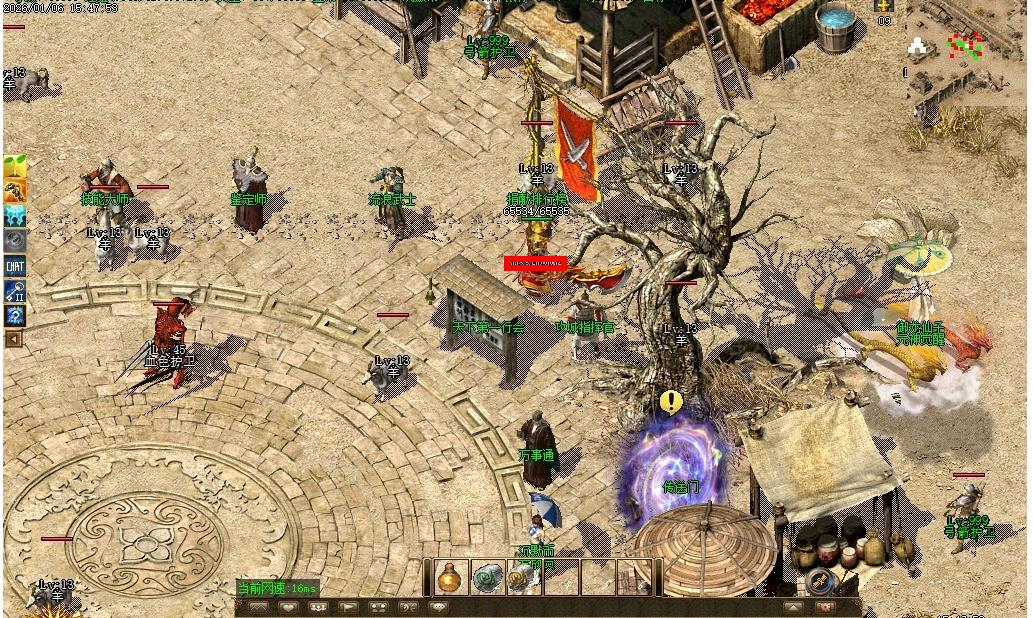Image resolution: width=1033 pixels, height=618 pixels.
Task: Click the speech bubble chat button
Action: pos(438,607)
